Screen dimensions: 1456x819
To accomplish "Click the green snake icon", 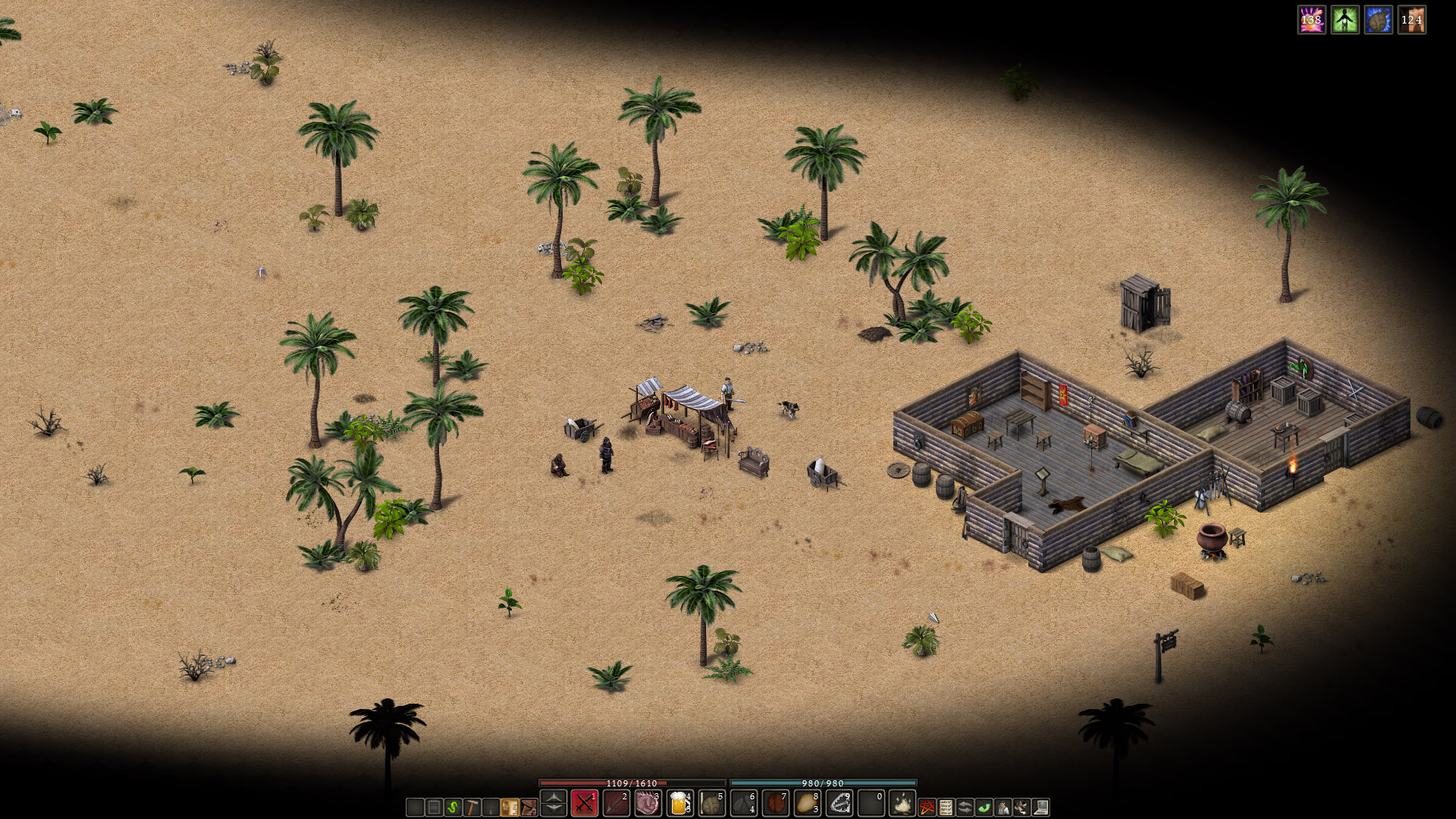I will (453, 808).
